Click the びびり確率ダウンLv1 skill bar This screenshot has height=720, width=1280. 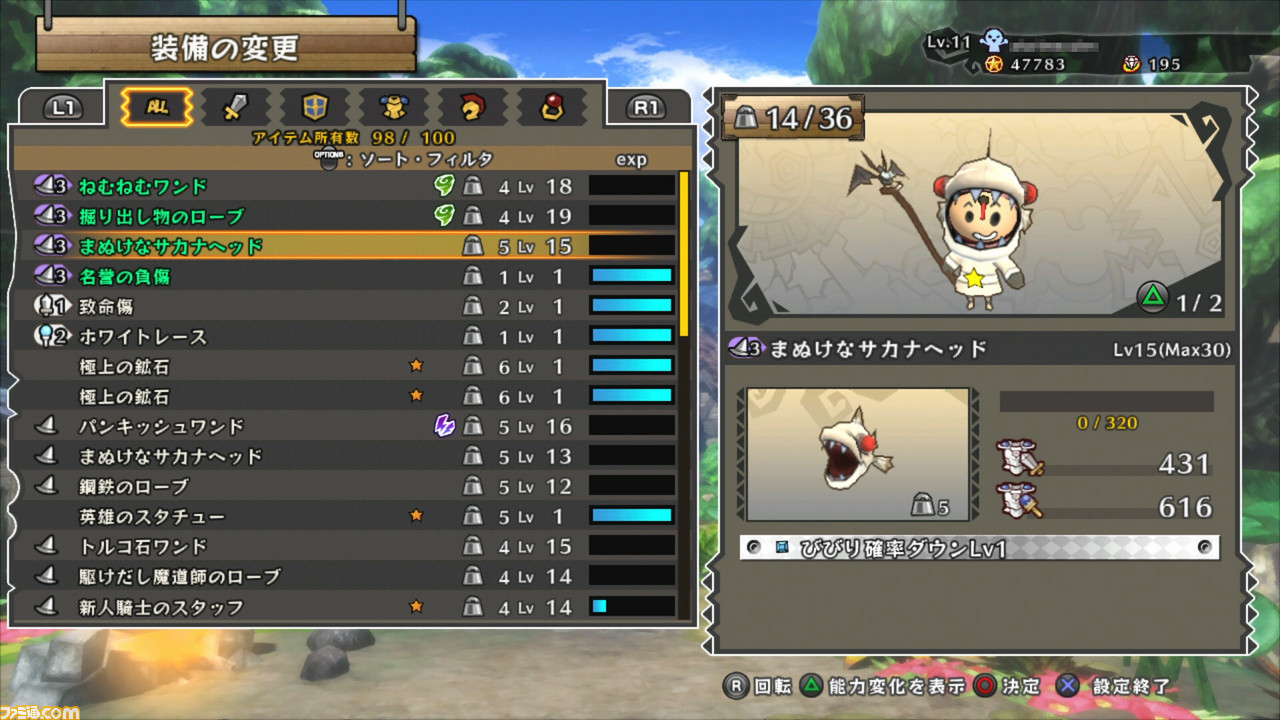click(979, 548)
